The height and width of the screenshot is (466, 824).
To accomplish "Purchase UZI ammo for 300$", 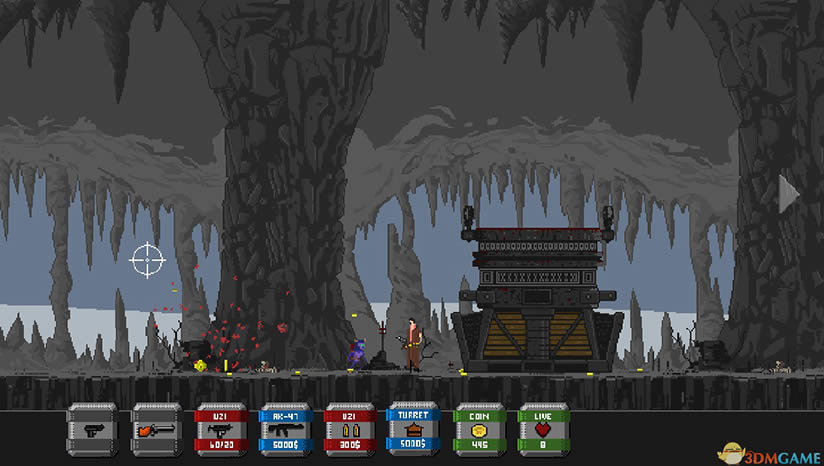I will [349, 429].
